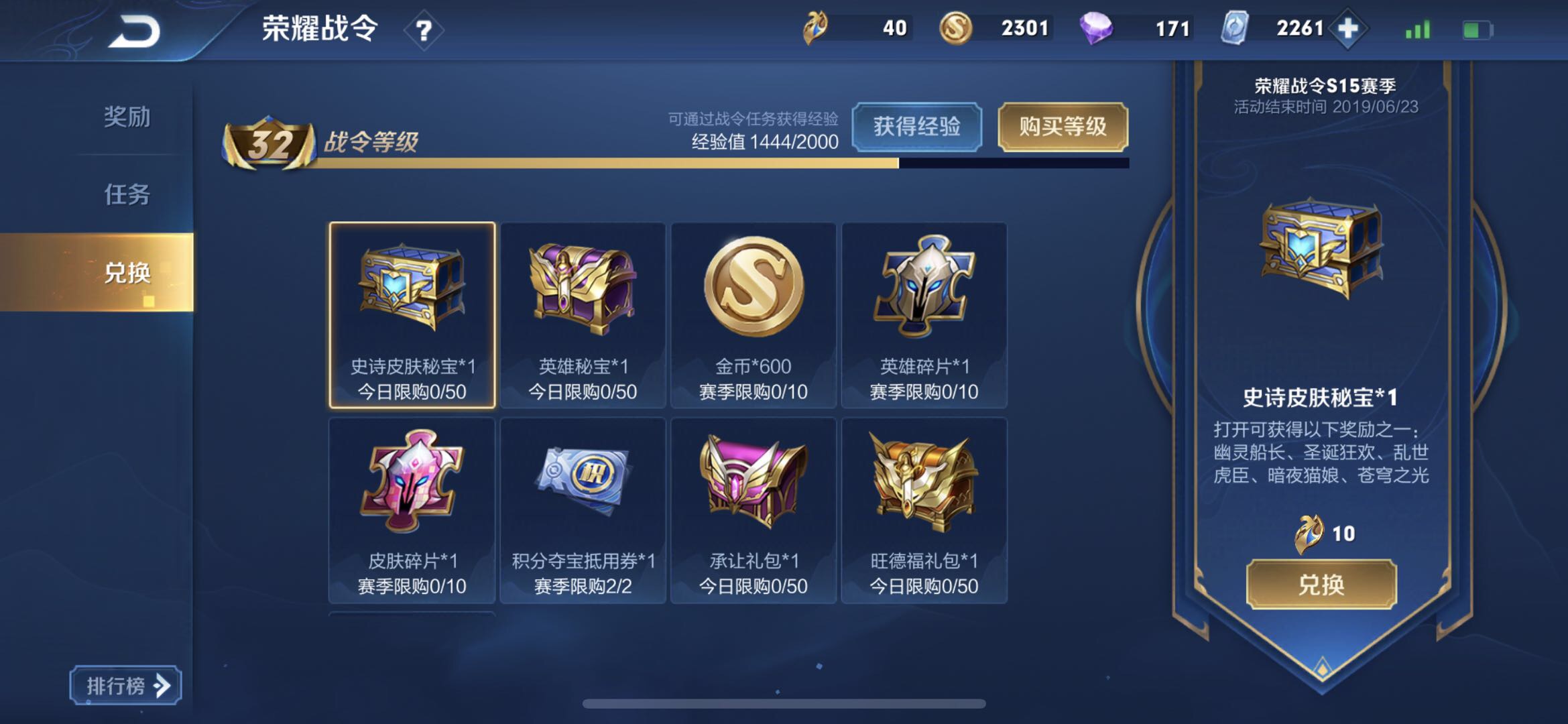Click the 获得经验 button
This screenshot has height=724, width=1568.
[918, 128]
